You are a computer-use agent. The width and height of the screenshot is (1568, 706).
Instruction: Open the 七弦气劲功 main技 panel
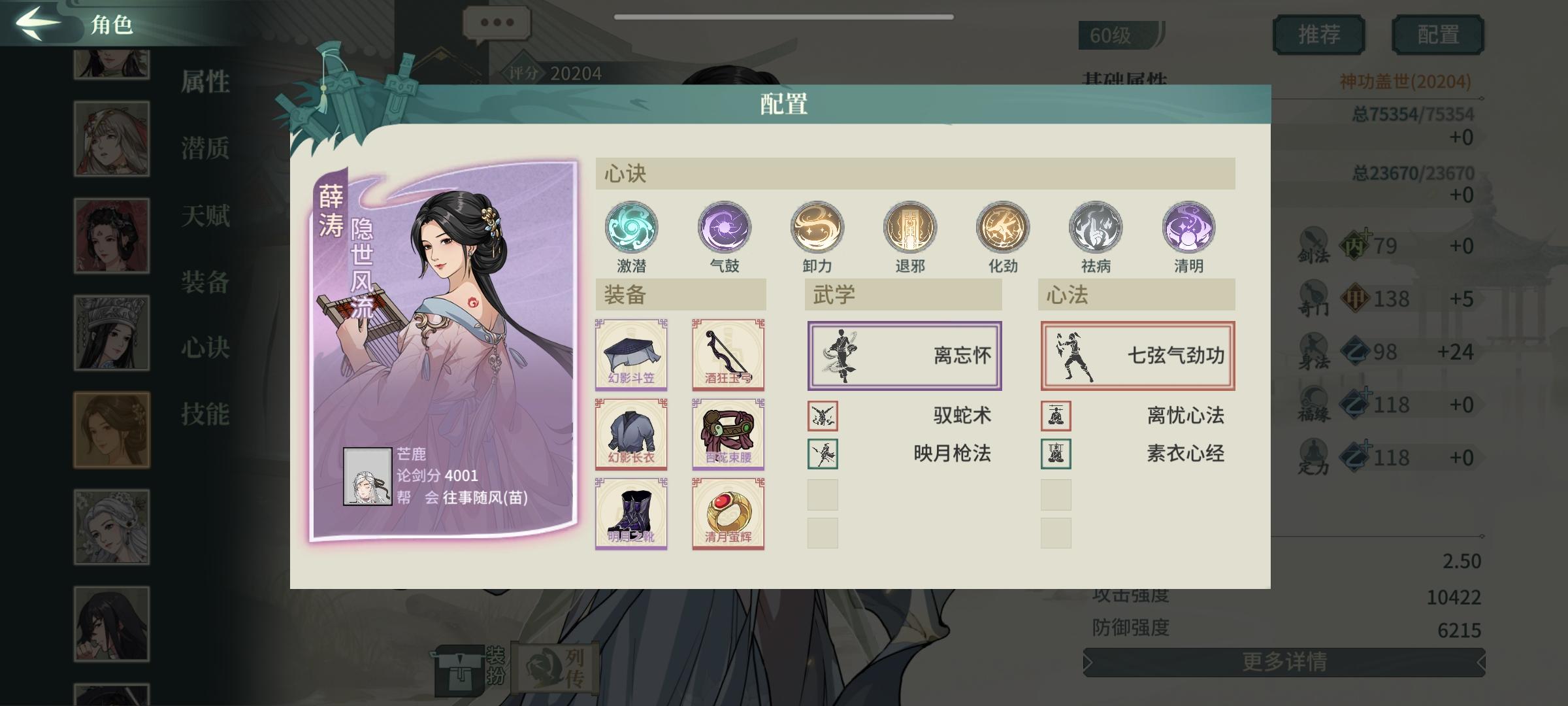pyautogui.click(x=1137, y=354)
